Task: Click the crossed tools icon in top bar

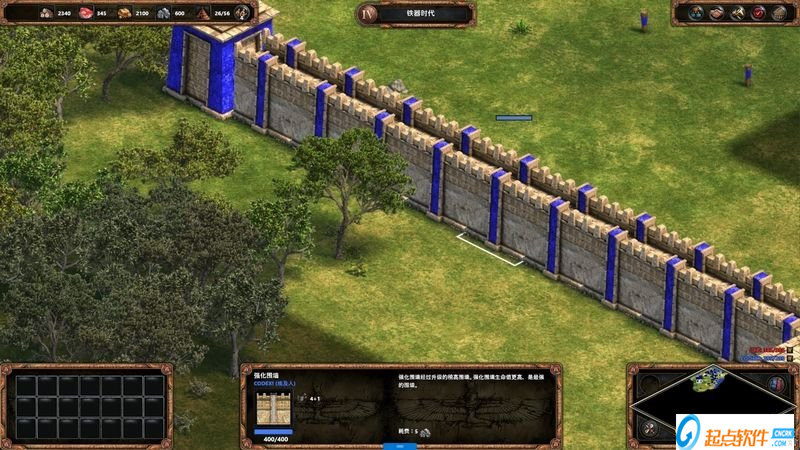Action: tap(737, 13)
